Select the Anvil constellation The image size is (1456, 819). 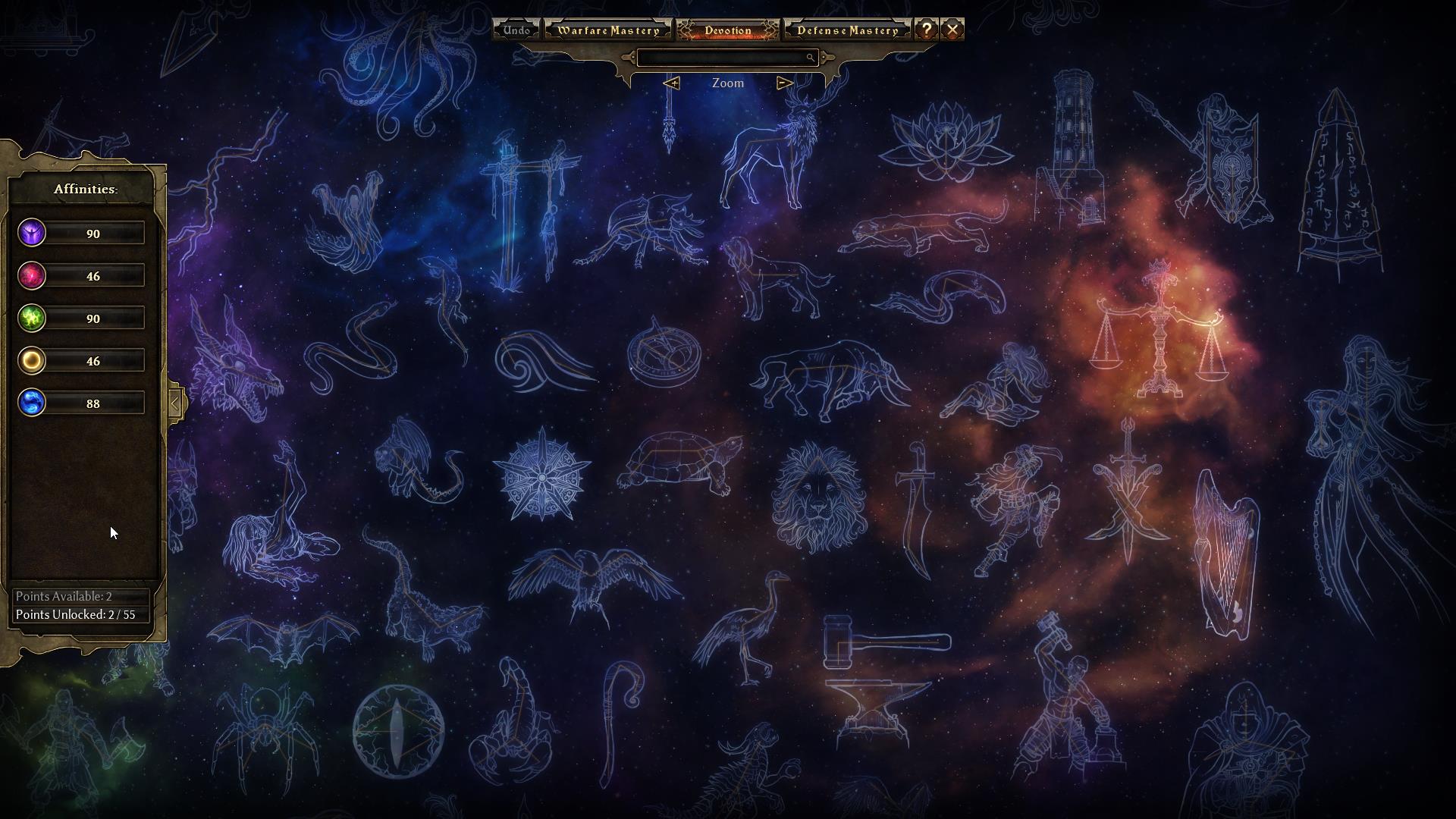coord(874,707)
